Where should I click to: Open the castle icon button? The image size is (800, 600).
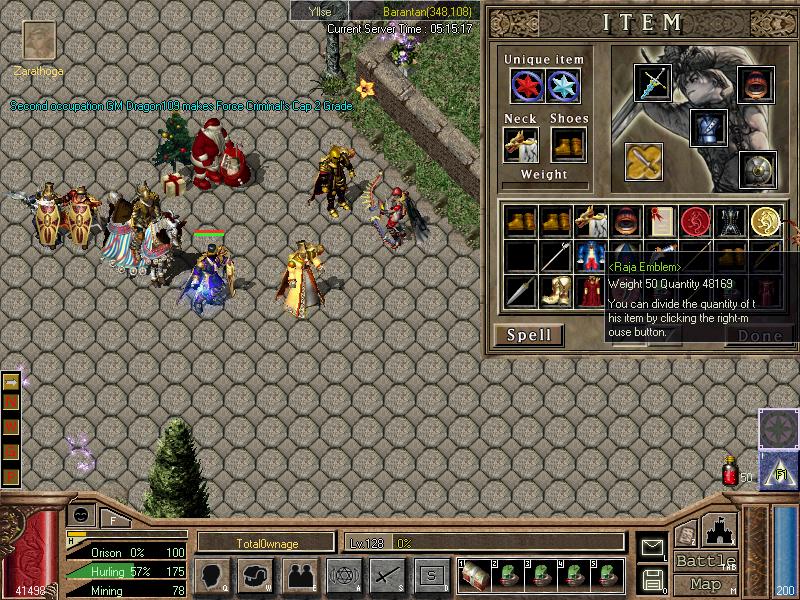pos(722,530)
